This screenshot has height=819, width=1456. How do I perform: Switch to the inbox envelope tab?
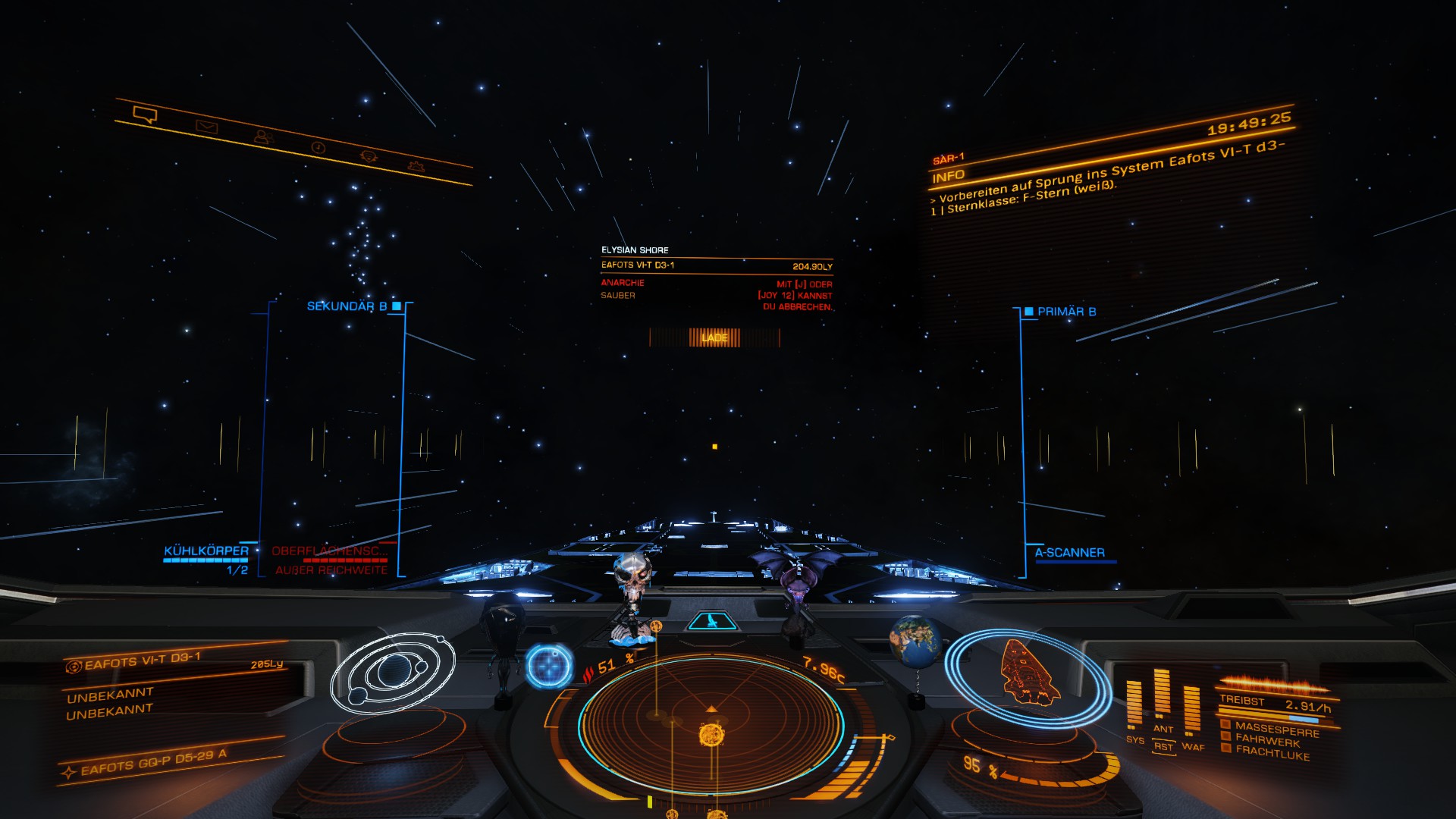pyautogui.click(x=206, y=127)
